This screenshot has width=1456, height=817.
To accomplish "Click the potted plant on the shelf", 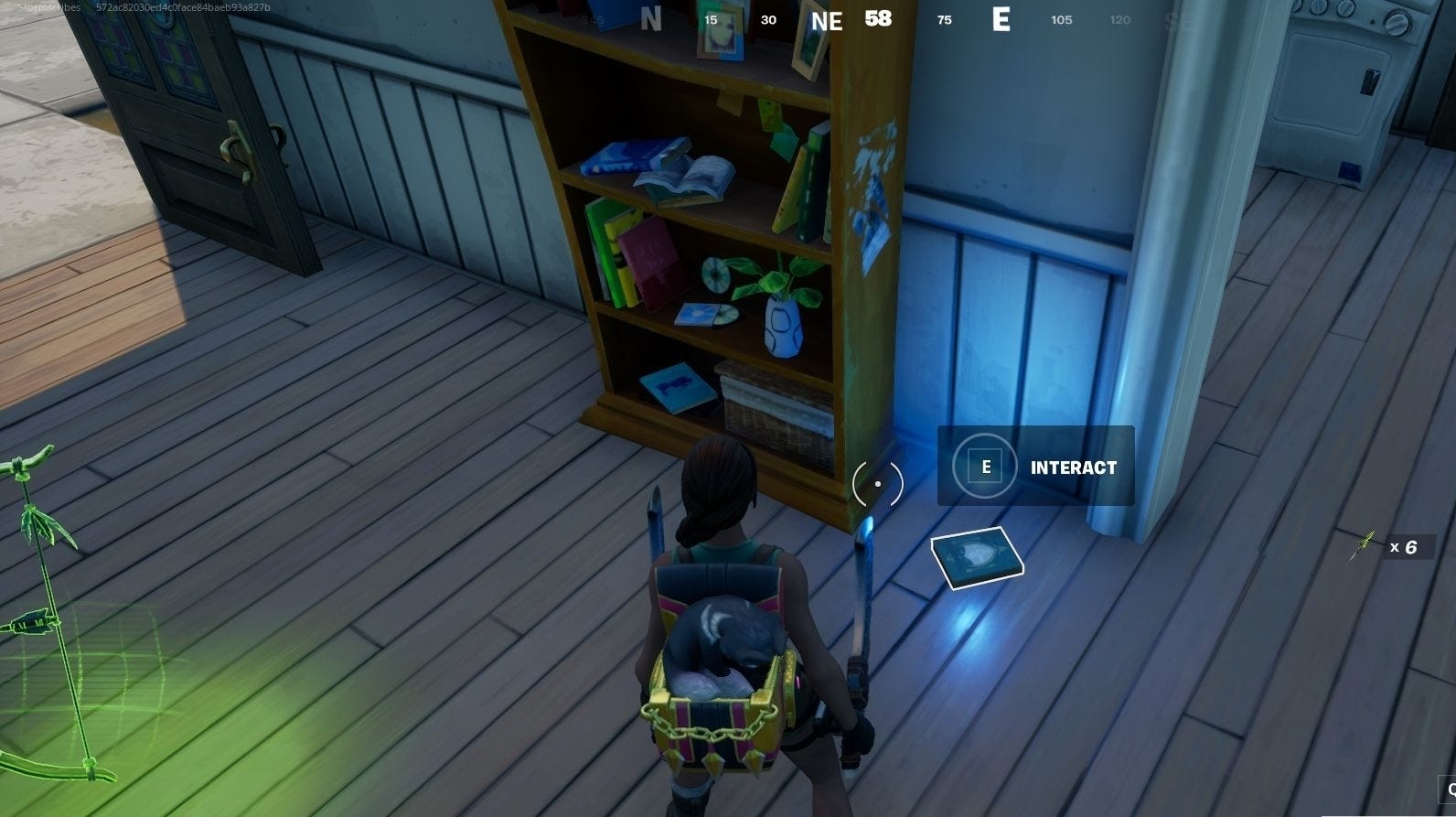I will 780,311.
